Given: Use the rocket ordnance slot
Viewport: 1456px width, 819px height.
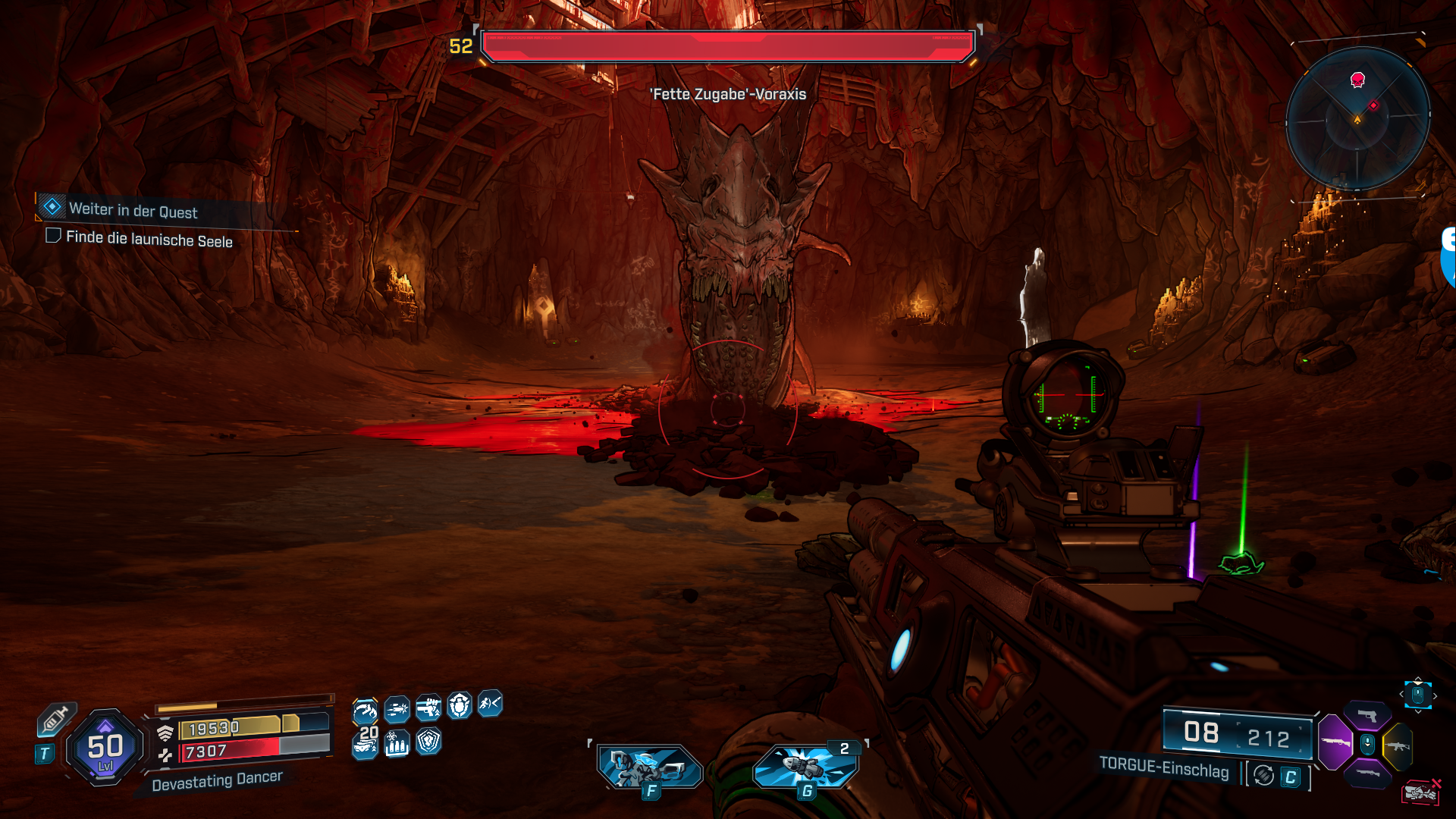Looking at the screenshot, I should 807,766.
